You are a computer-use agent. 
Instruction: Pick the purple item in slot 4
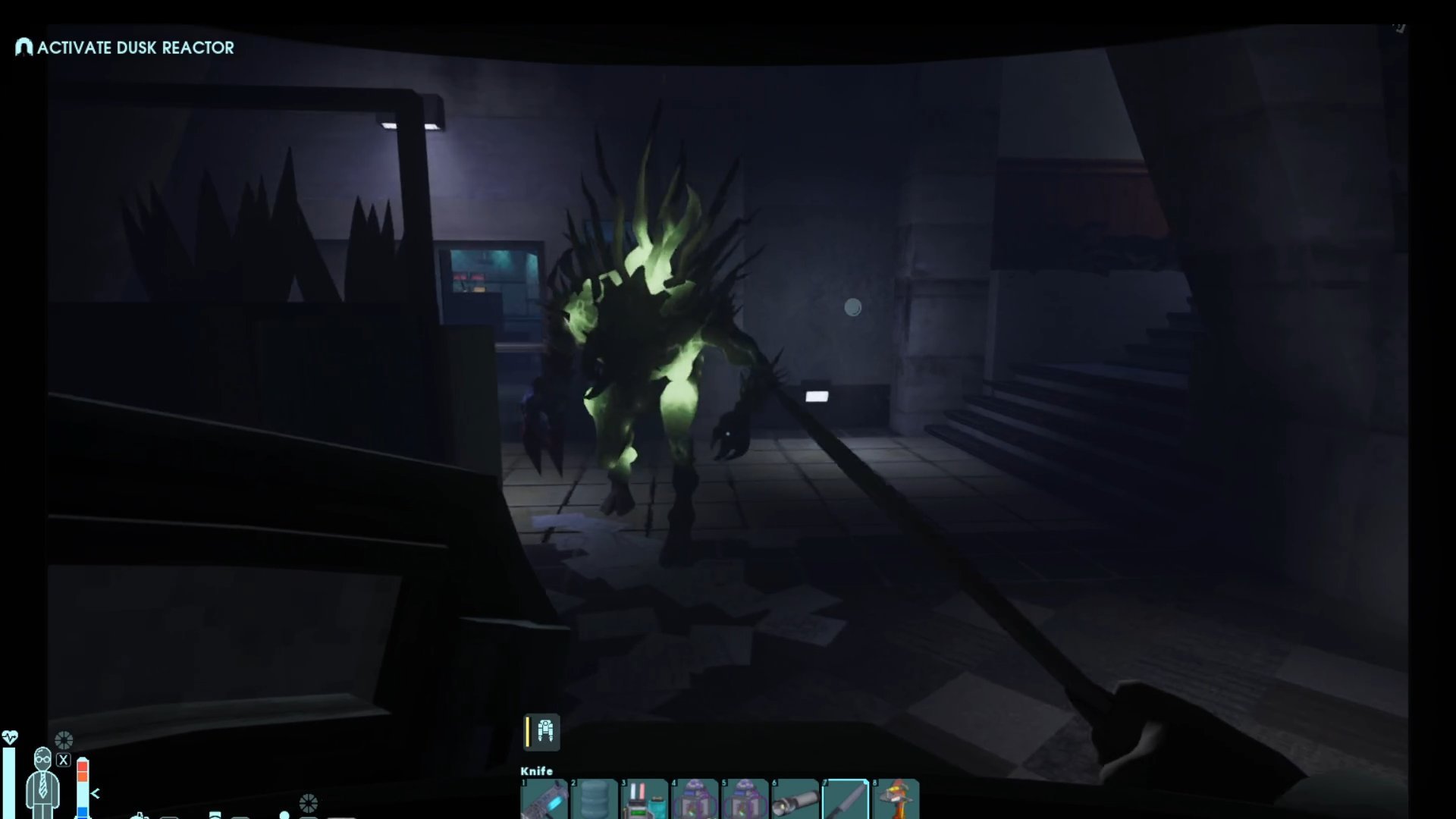(694, 799)
